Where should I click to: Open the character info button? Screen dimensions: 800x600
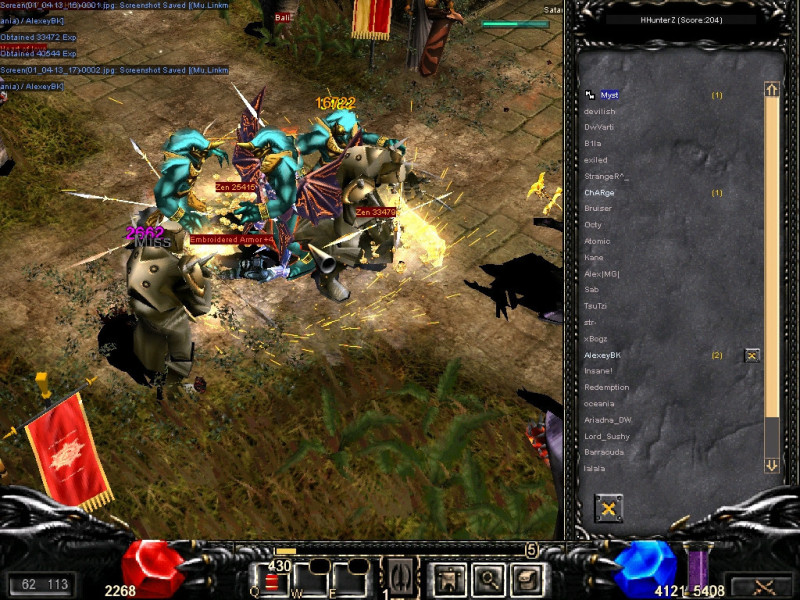[446, 578]
